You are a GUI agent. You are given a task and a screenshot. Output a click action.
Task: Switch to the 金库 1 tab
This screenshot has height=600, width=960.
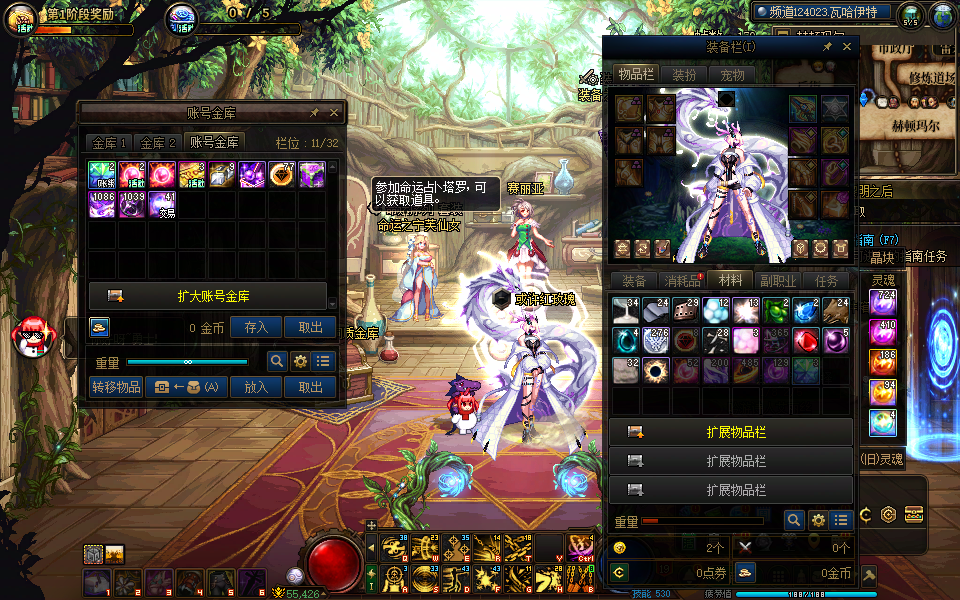pyautogui.click(x=109, y=143)
